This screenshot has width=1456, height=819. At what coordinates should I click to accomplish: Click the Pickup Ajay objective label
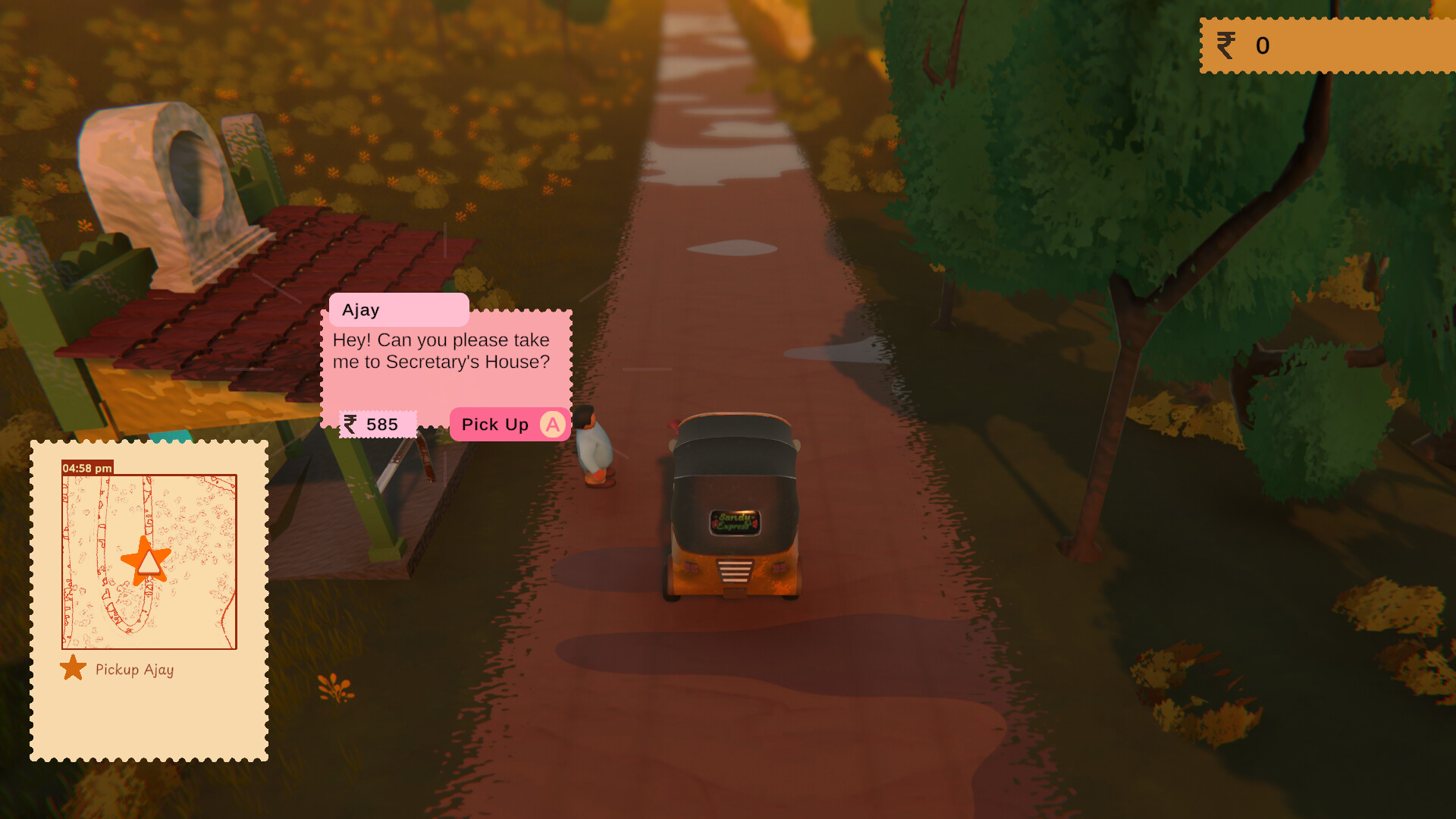point(133,670)
